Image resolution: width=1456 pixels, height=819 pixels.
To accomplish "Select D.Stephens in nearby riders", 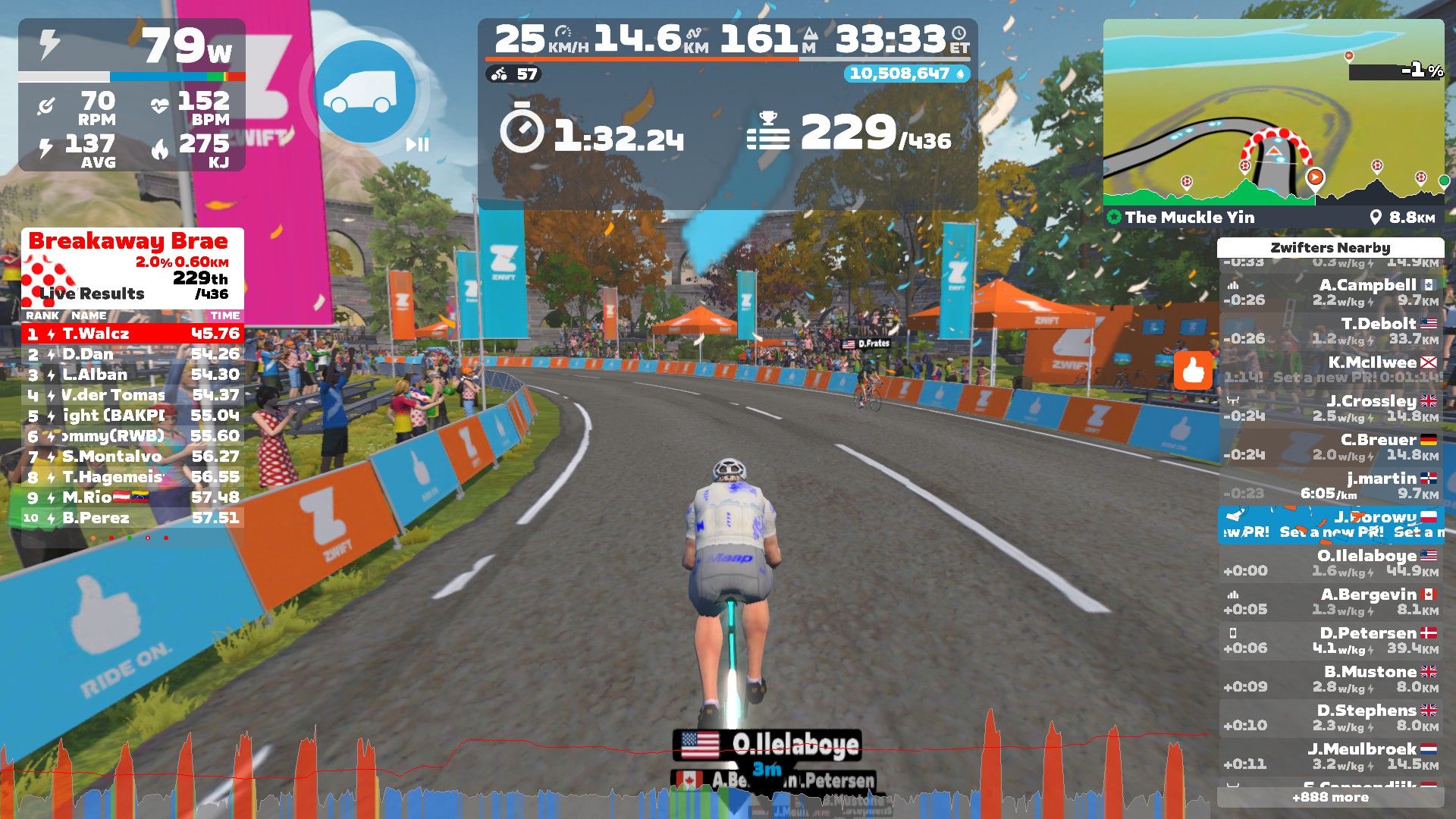I will point(1331,718).
